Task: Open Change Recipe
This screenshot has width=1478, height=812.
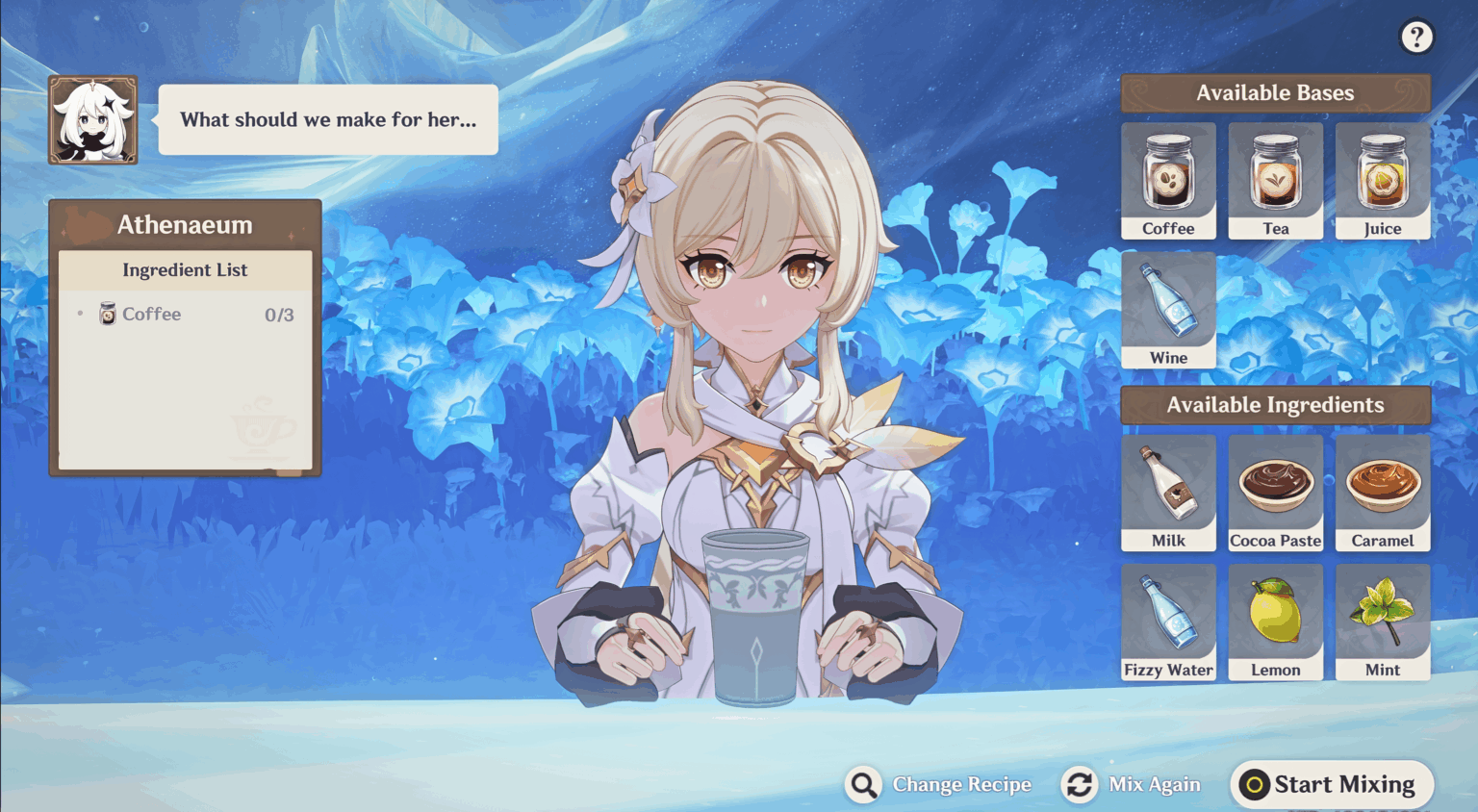Action: click(x=960, y=784)
